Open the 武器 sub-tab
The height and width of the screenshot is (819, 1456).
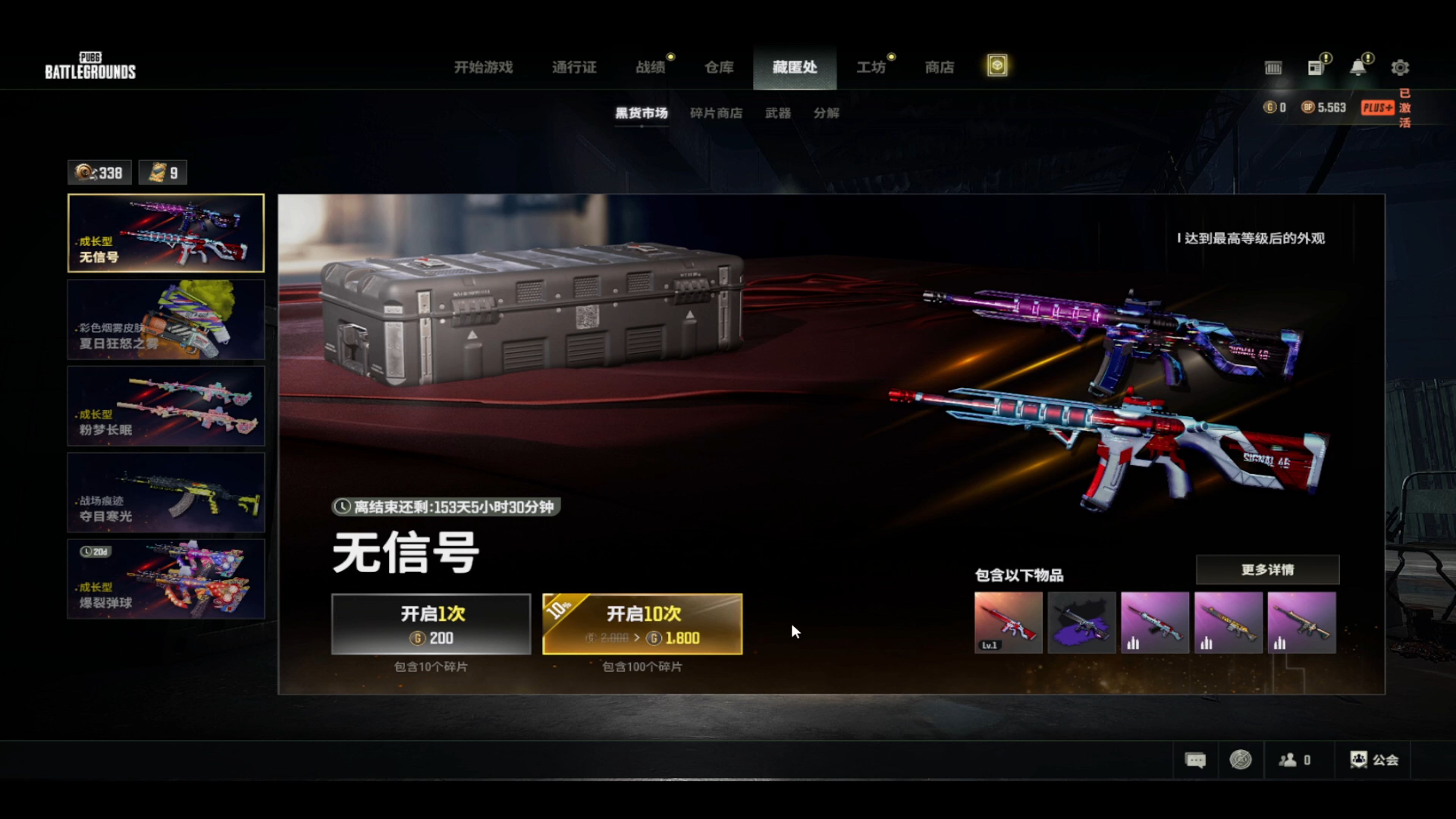coord(778,113)
